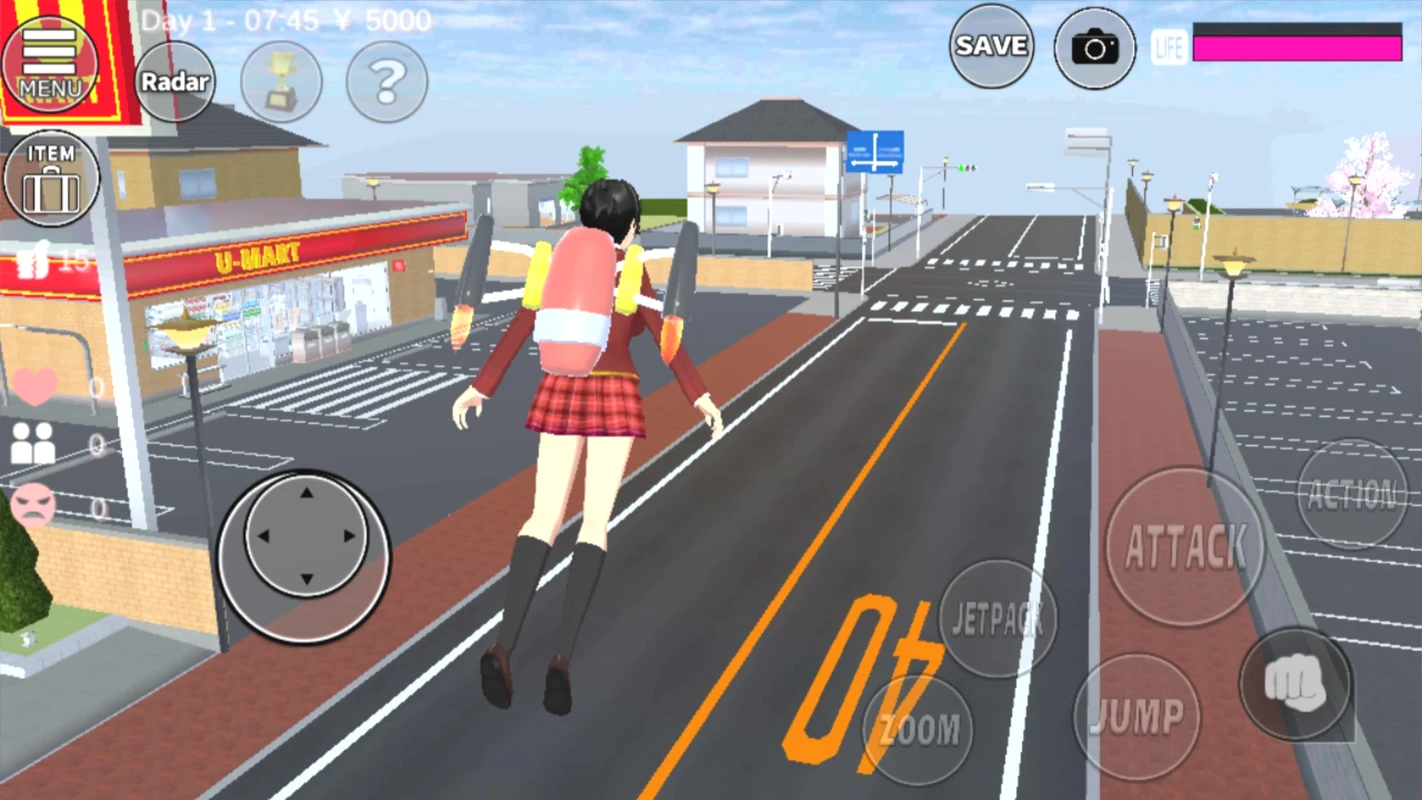Save the game with SAVE button
Image resolution: width=1422 pixels, height=800 pixels.
[x=991, y=47]
